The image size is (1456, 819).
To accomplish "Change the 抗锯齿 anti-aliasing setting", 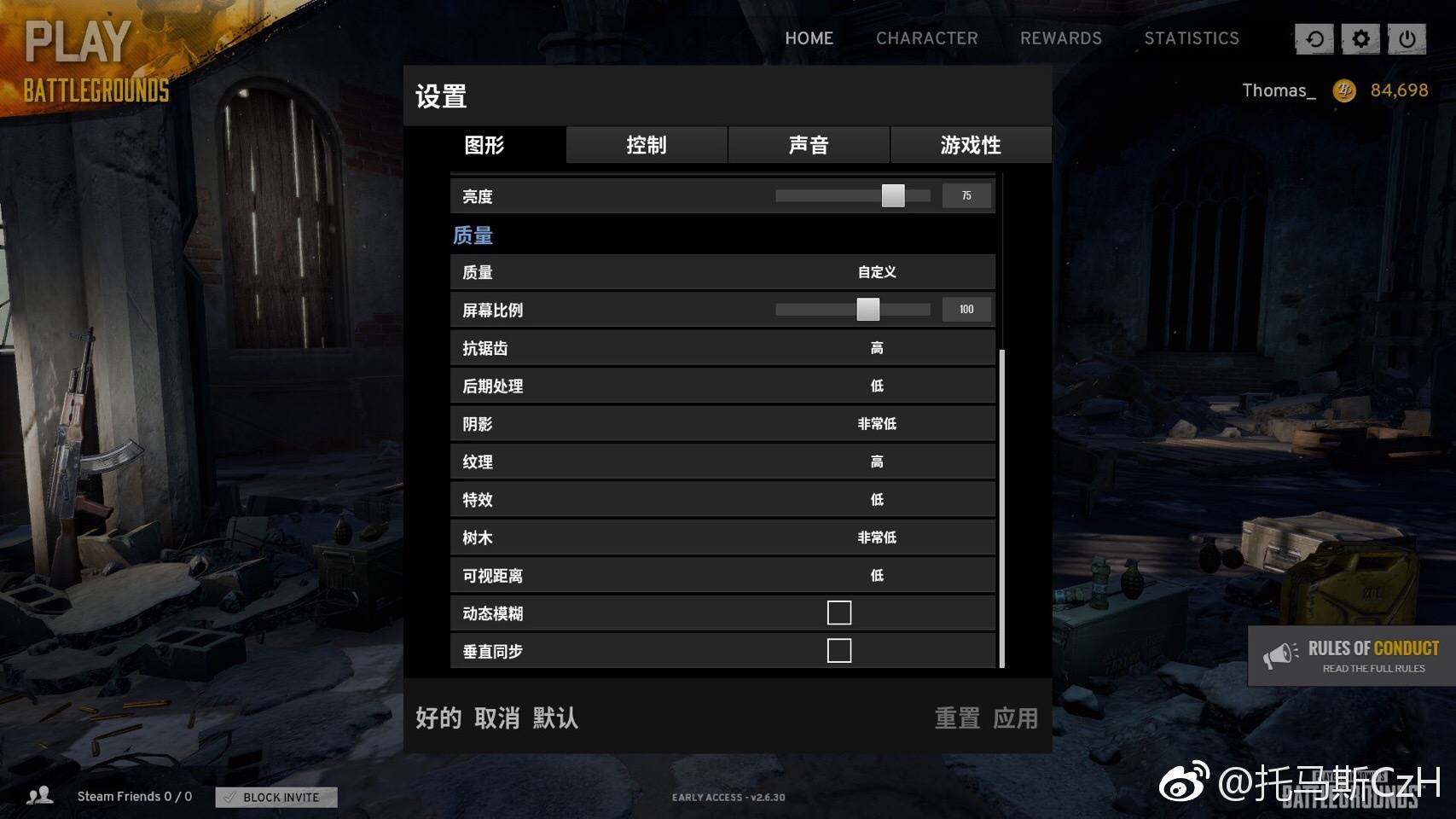I will click(876, 347).
